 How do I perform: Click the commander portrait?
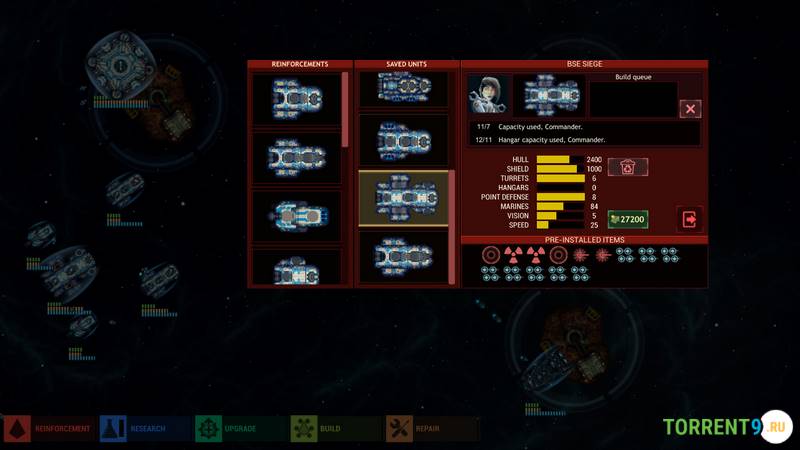(488, 96)
